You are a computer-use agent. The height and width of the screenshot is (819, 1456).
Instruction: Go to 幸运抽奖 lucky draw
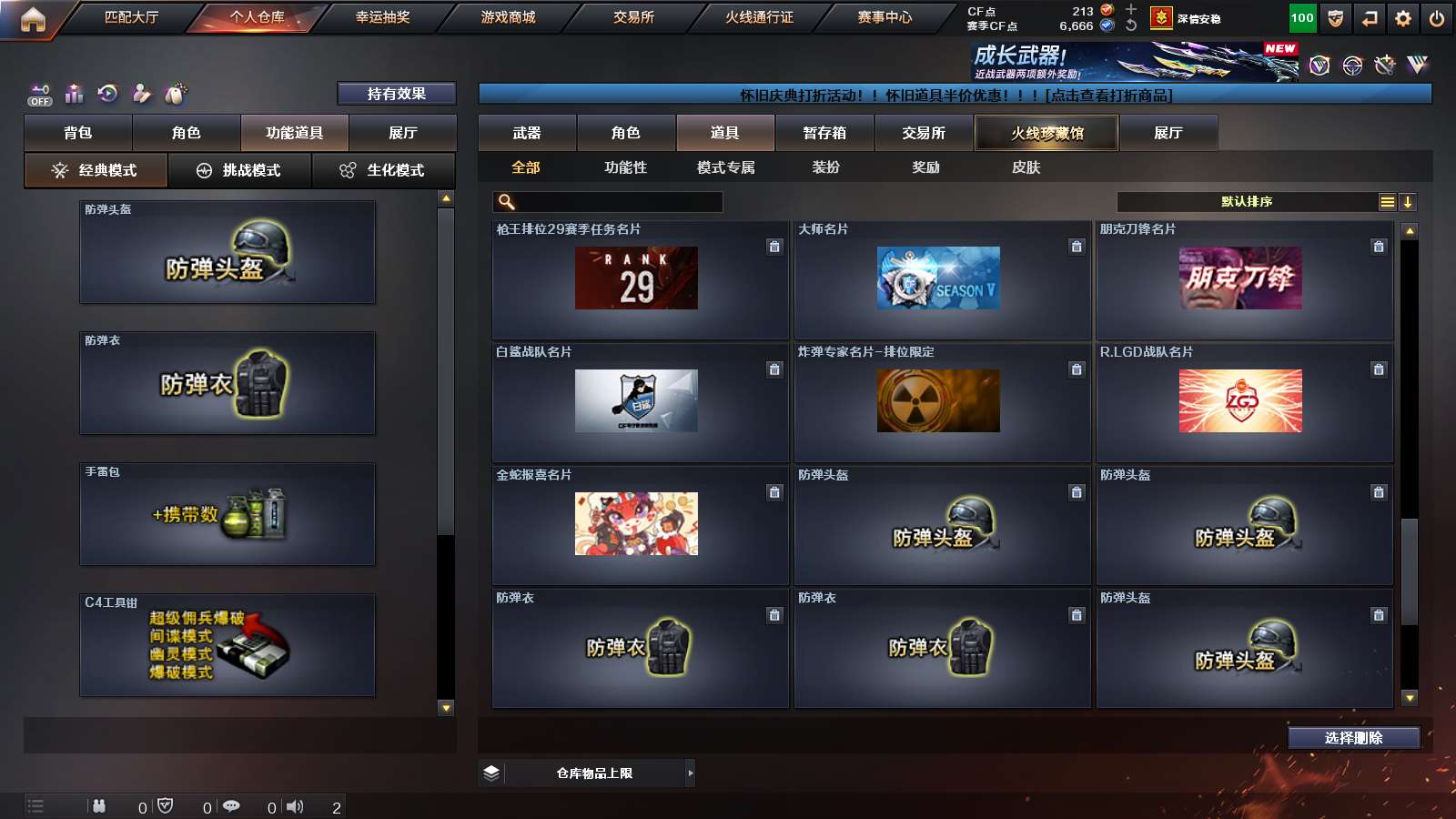[x=382, y=17]
